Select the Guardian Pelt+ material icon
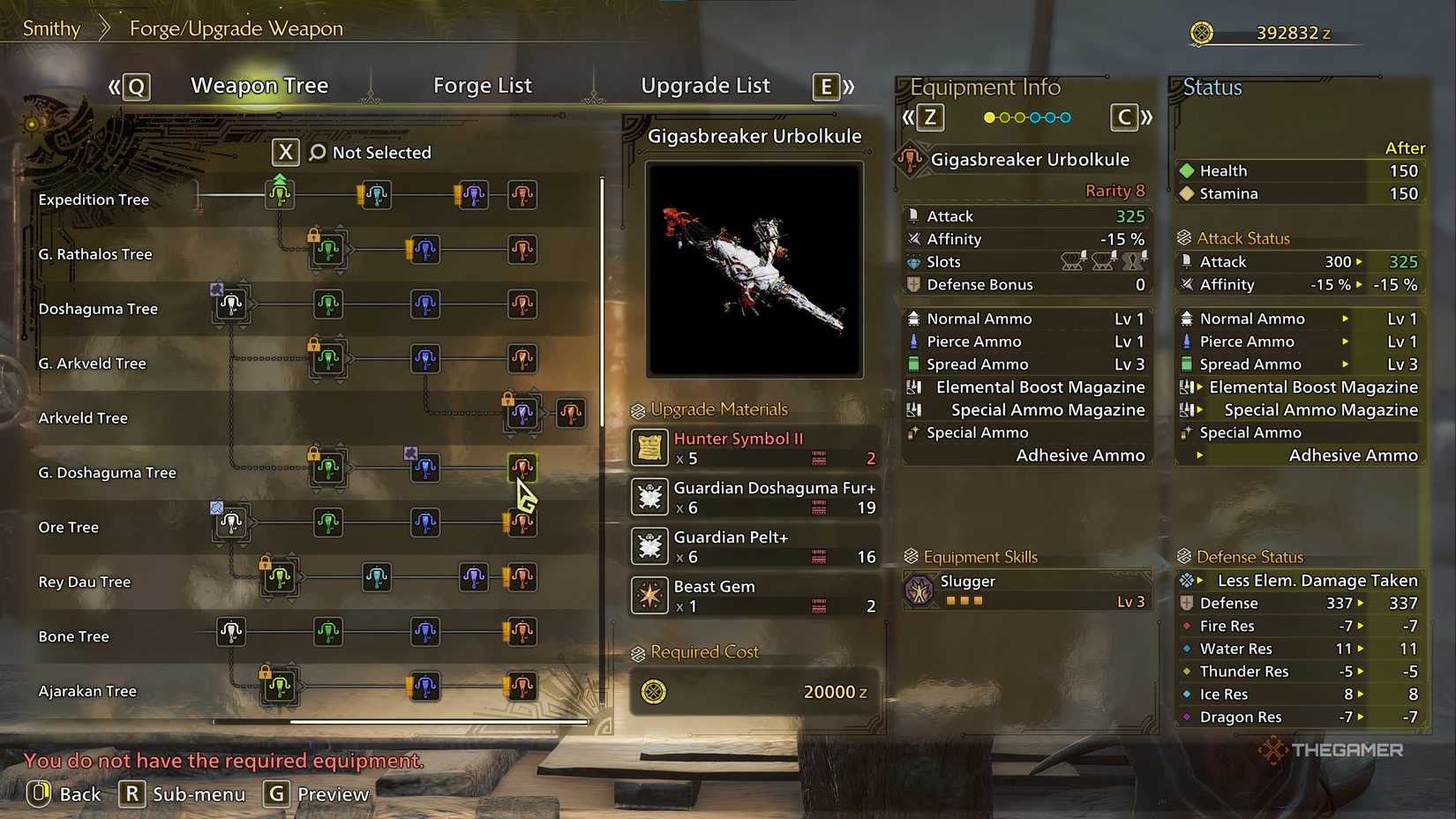This screenshot has height=819, width=1456. click(x=649, y=545)
